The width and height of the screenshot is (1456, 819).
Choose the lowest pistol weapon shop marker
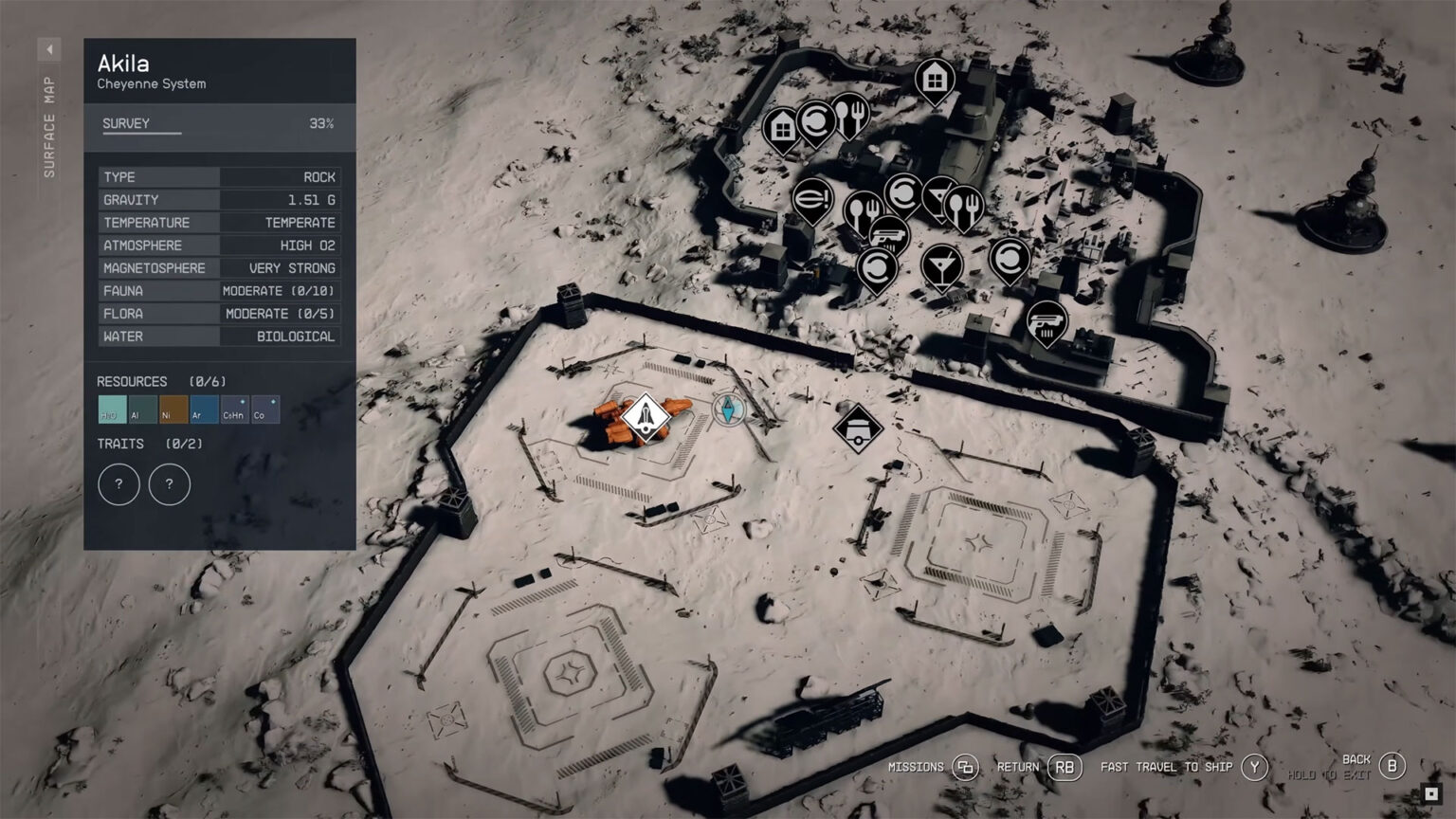[x=1046, y=320]
